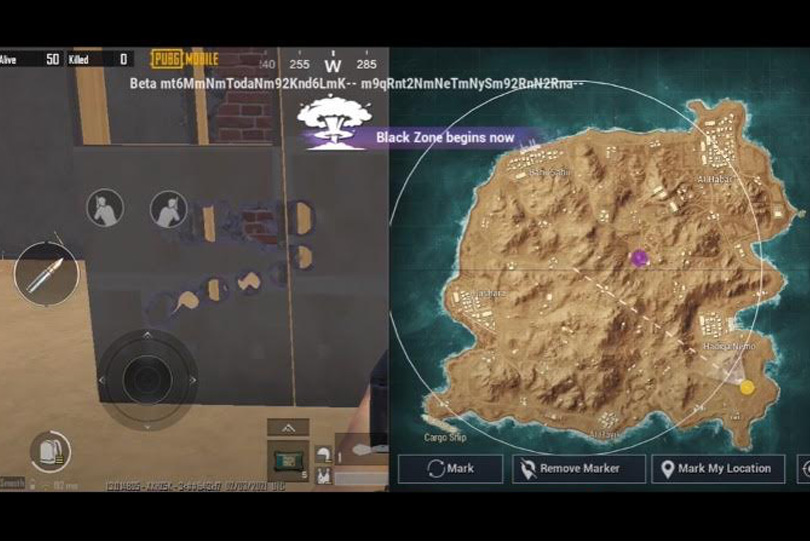This screenshot has width=810, height=541.
Task: Select Mark My Location
Action: tap(717, 468)
